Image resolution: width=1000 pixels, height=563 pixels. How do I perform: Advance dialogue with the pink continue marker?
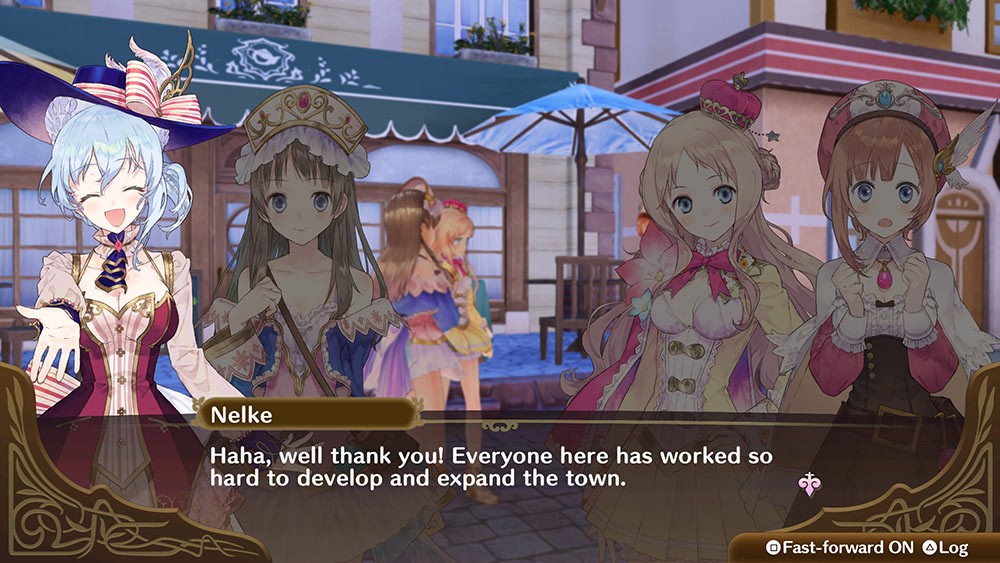click(808, 485)
